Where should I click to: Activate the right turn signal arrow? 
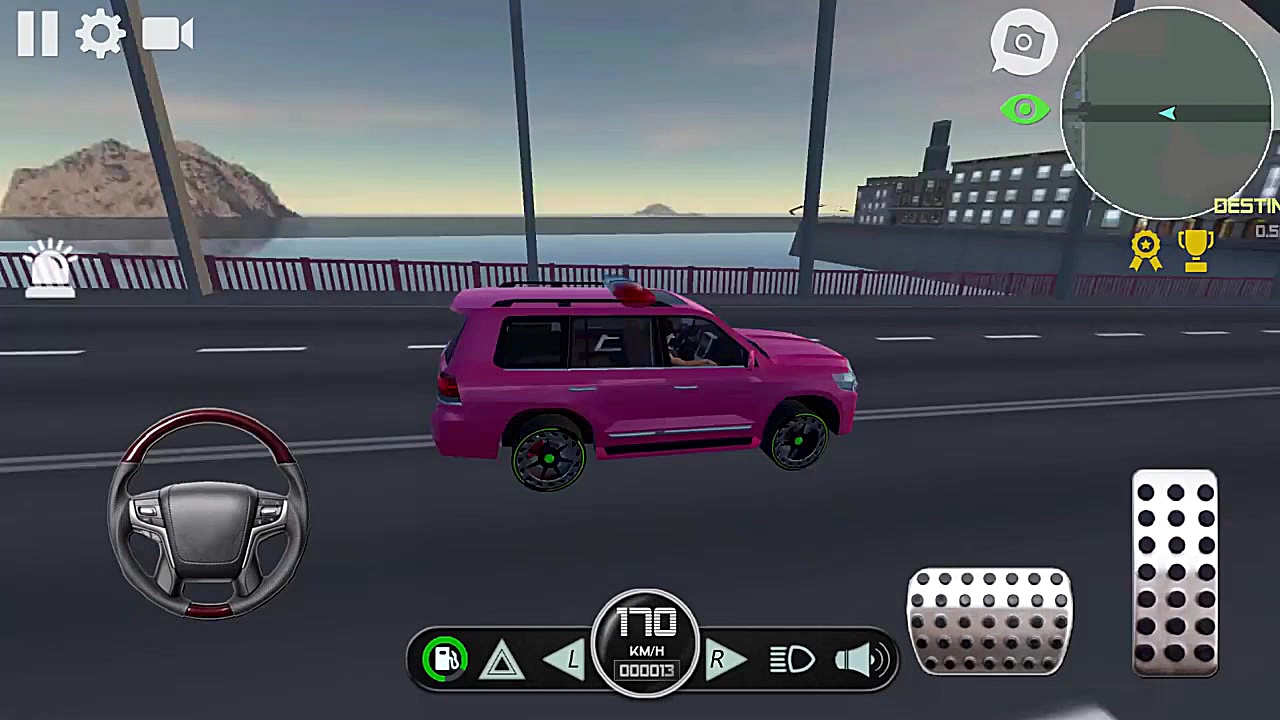click(x=725, y=660)
